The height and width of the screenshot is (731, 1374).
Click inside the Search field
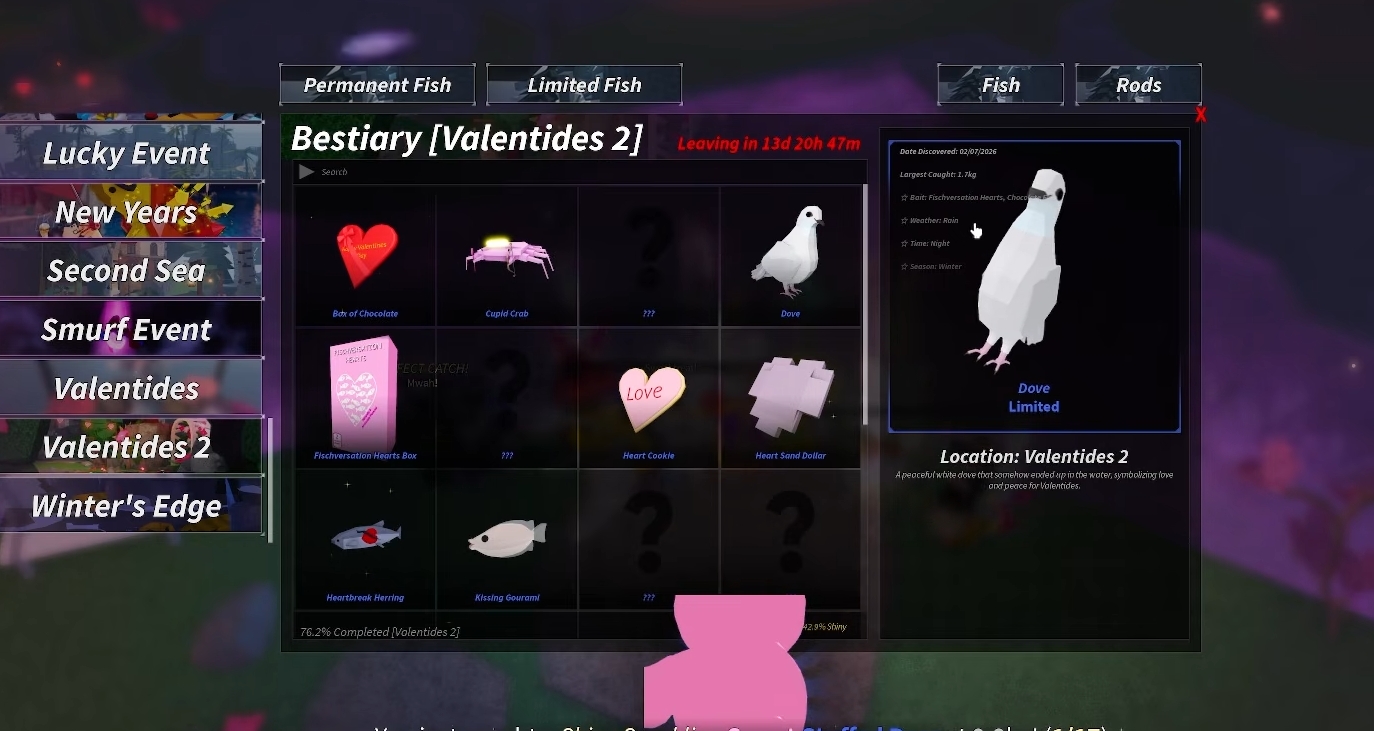(x=400, y=171)
